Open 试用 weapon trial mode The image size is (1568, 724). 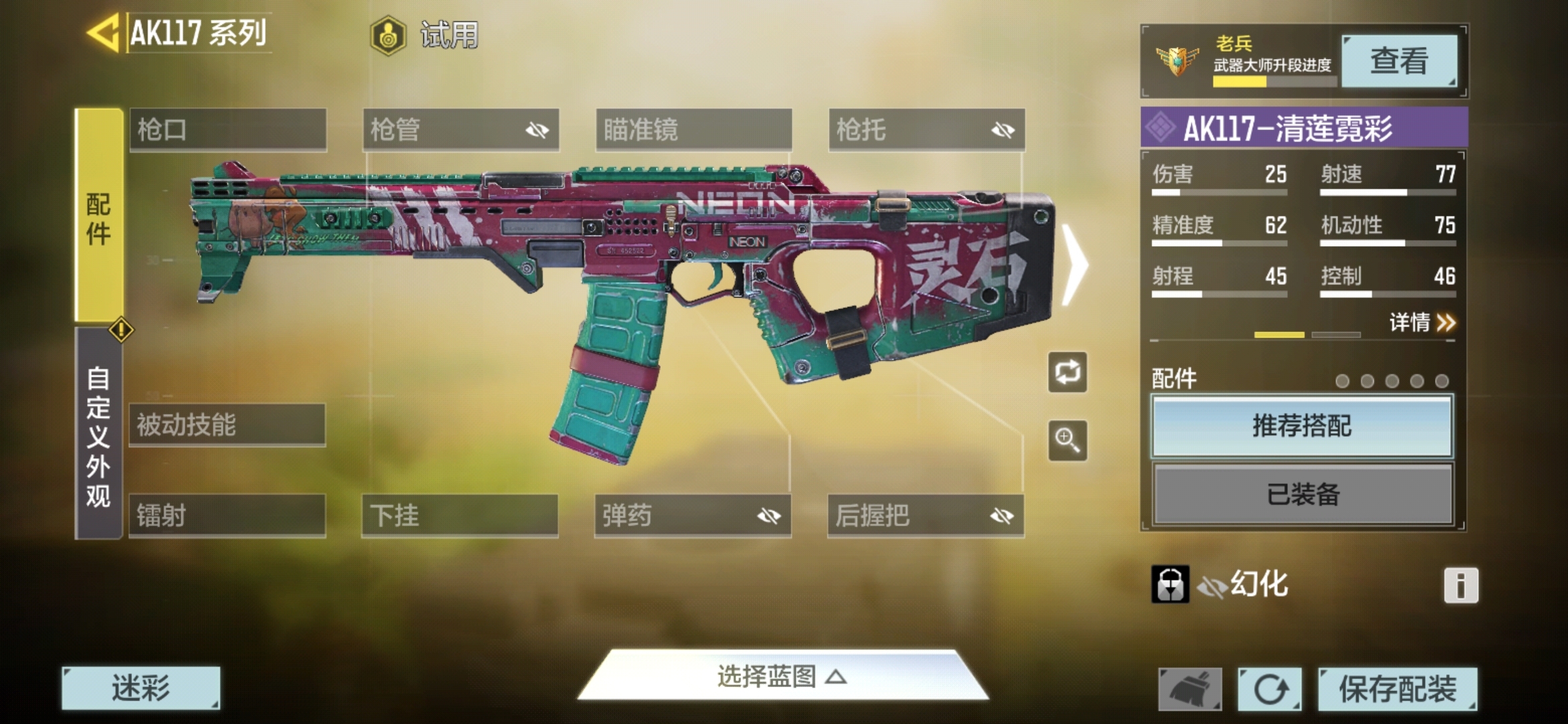pyautogui.click(x=425, y=35)
